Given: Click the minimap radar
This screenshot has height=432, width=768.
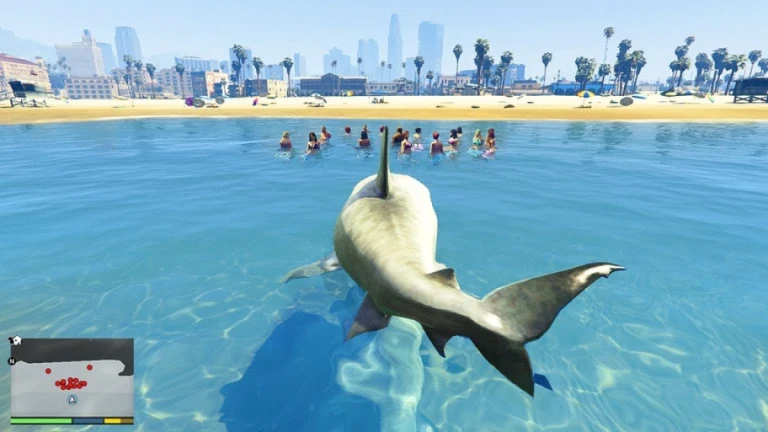Looking at the screenshot, I should 72,378.
